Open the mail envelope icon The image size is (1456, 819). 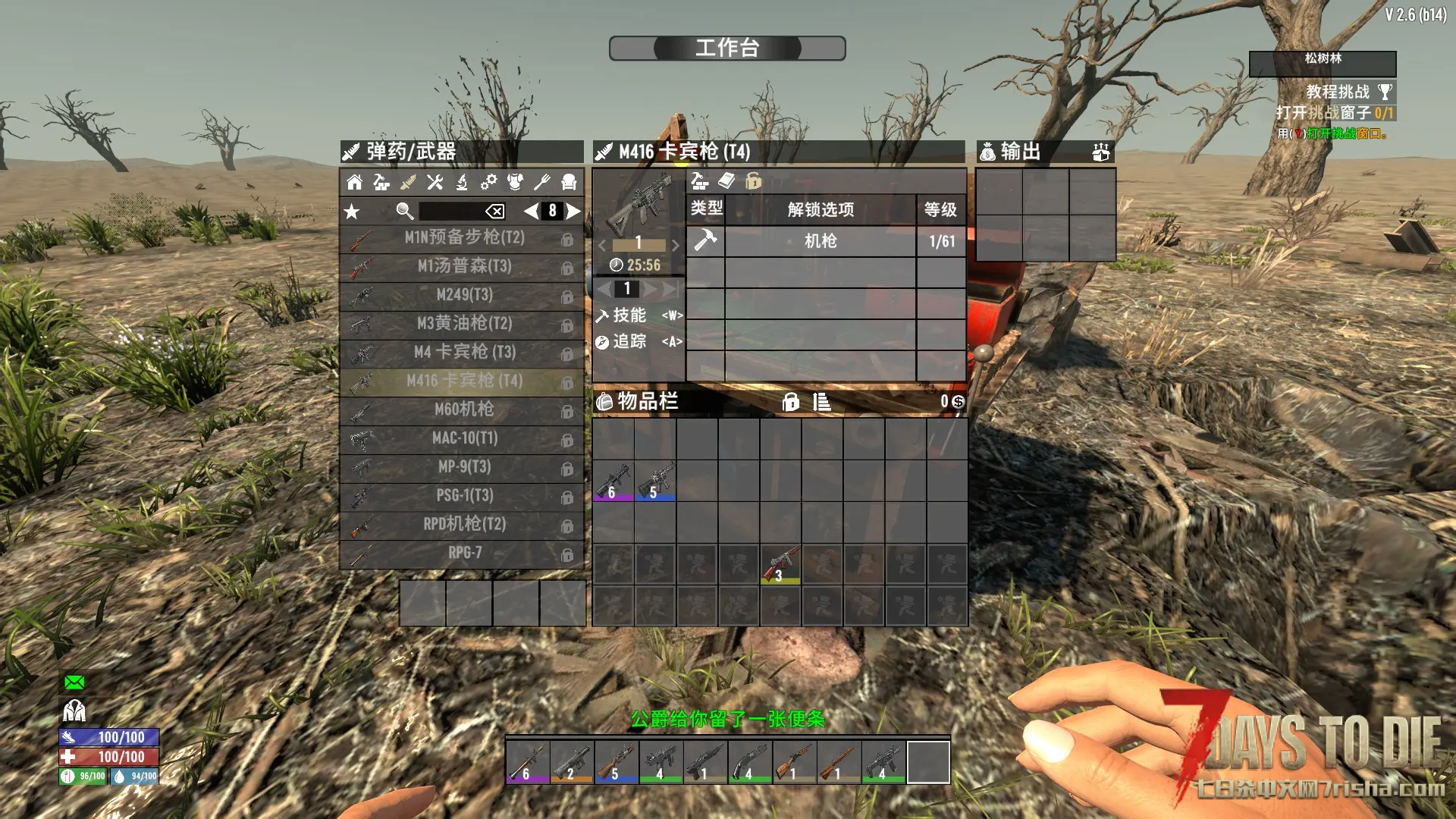point(74,682)
